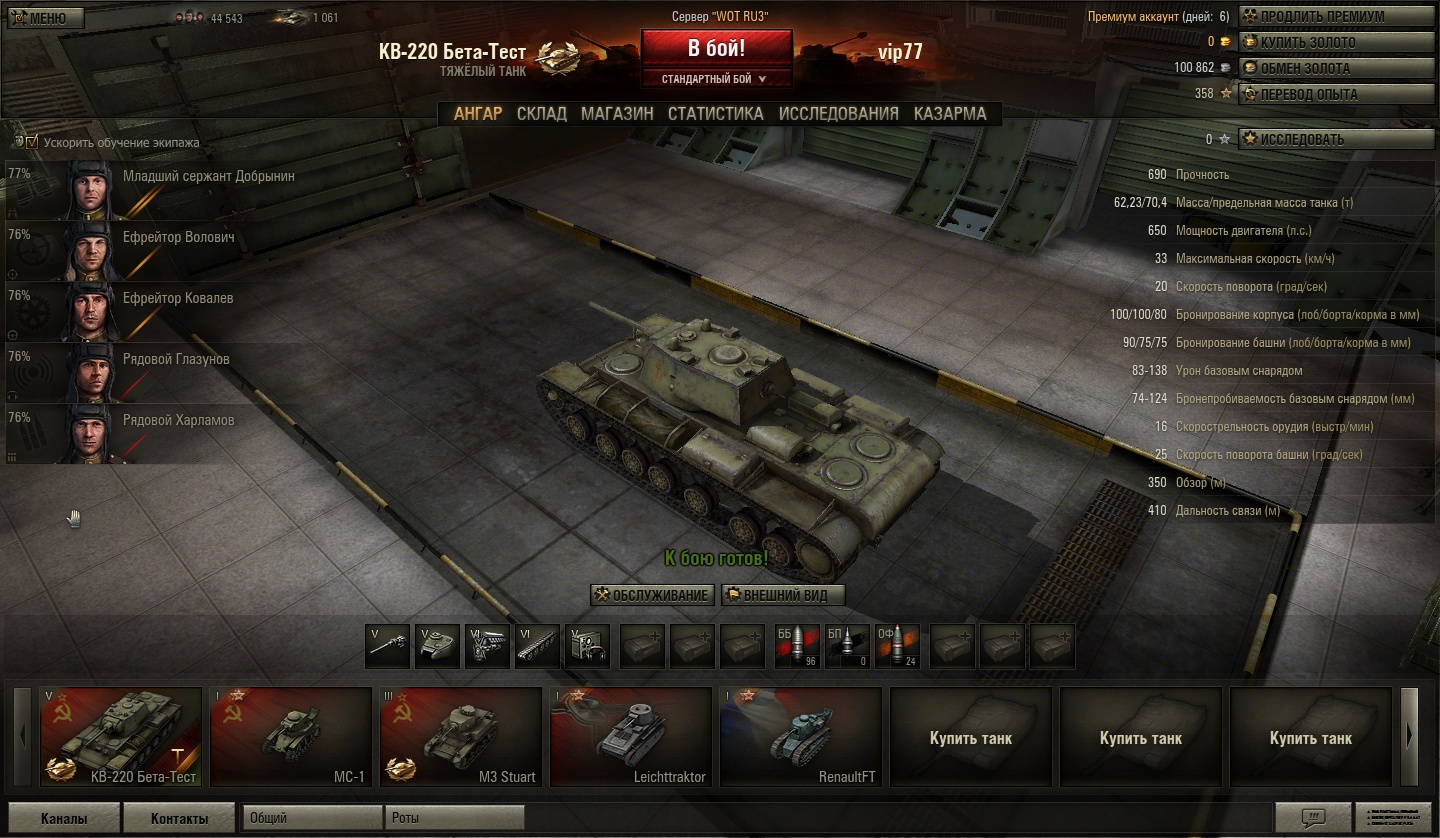Toggle the Ускорить обучение экипажа checkbox
The width and height of the screenshot is (1440, 838).
coord(32,142)
